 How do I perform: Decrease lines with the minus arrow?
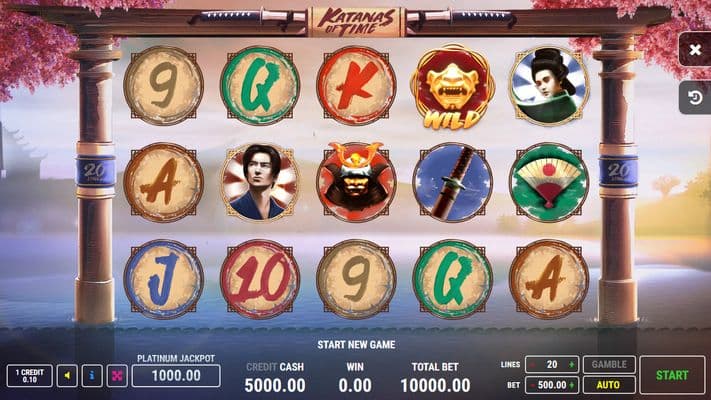click(531, 365)
